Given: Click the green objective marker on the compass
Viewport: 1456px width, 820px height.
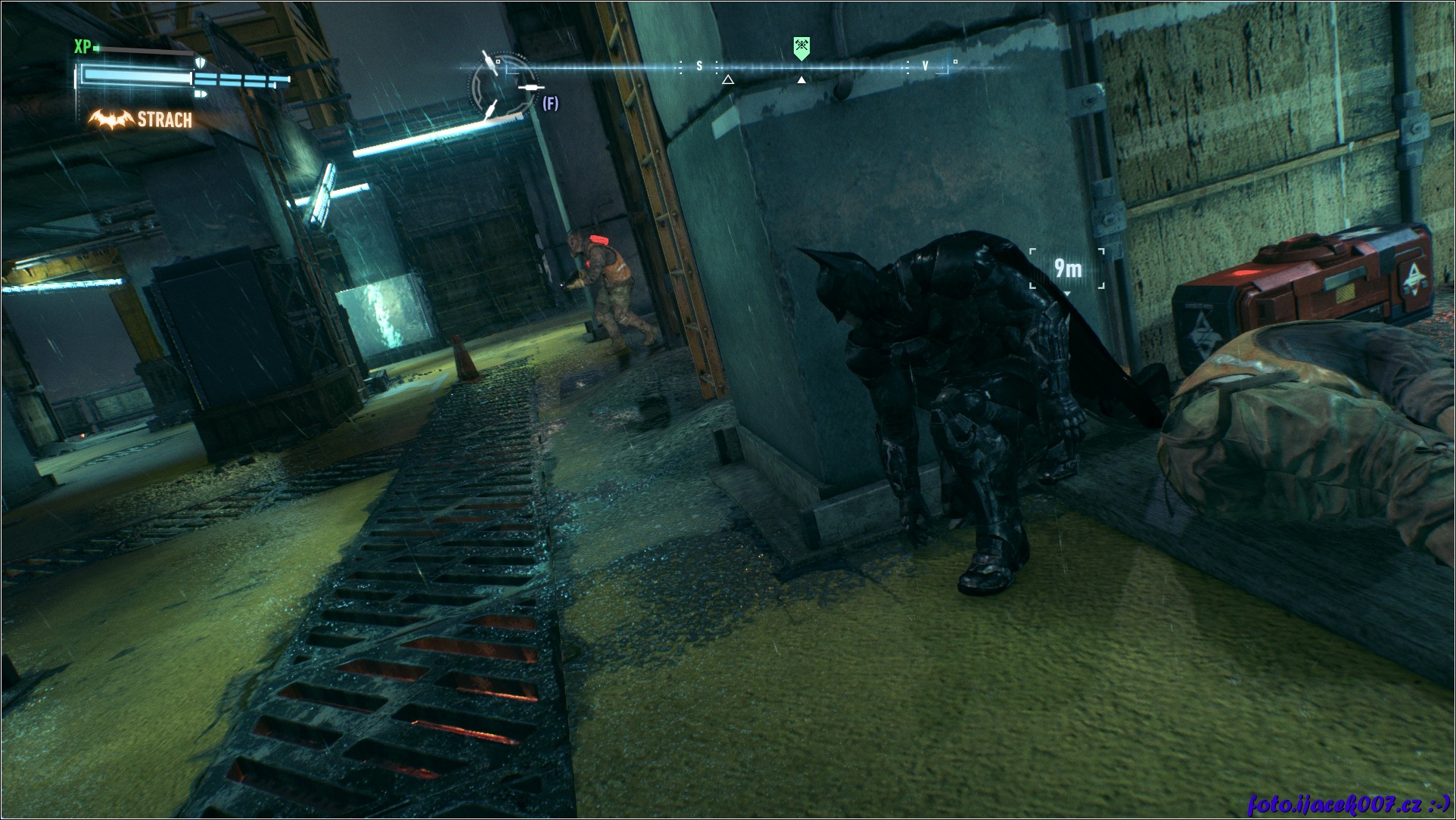Looking at the screenshot, I should (x=801, y=48).
